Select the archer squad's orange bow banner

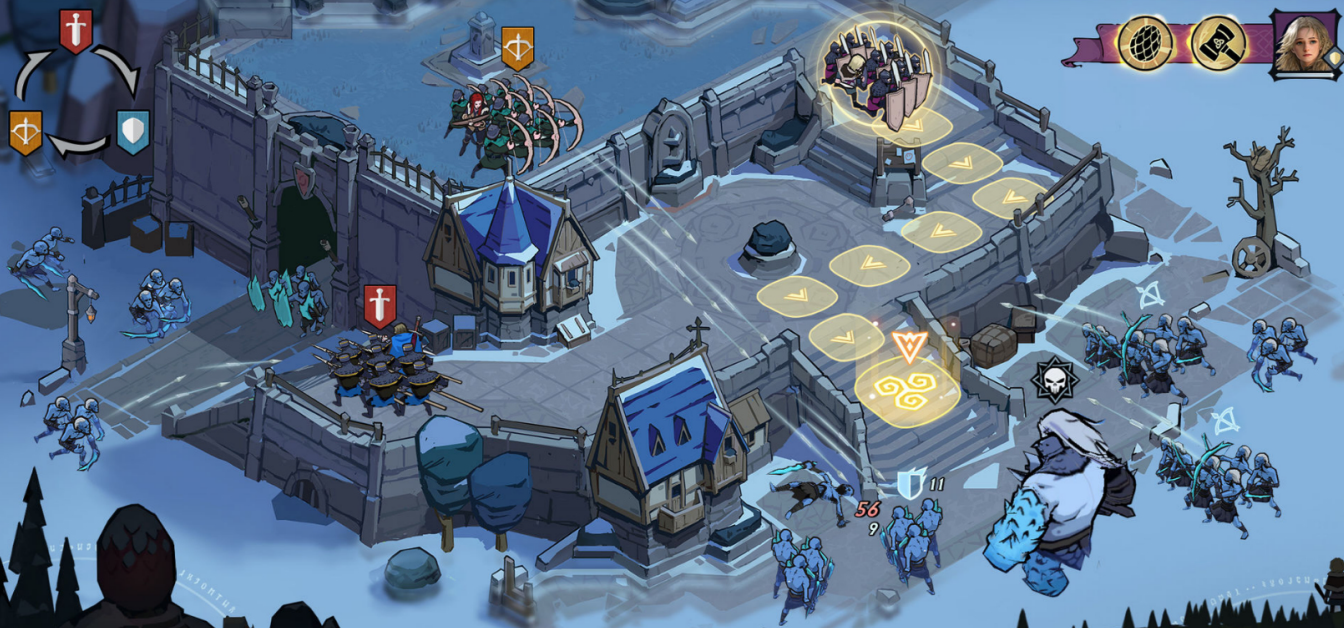pyautogui.click(x=517, y=47)
